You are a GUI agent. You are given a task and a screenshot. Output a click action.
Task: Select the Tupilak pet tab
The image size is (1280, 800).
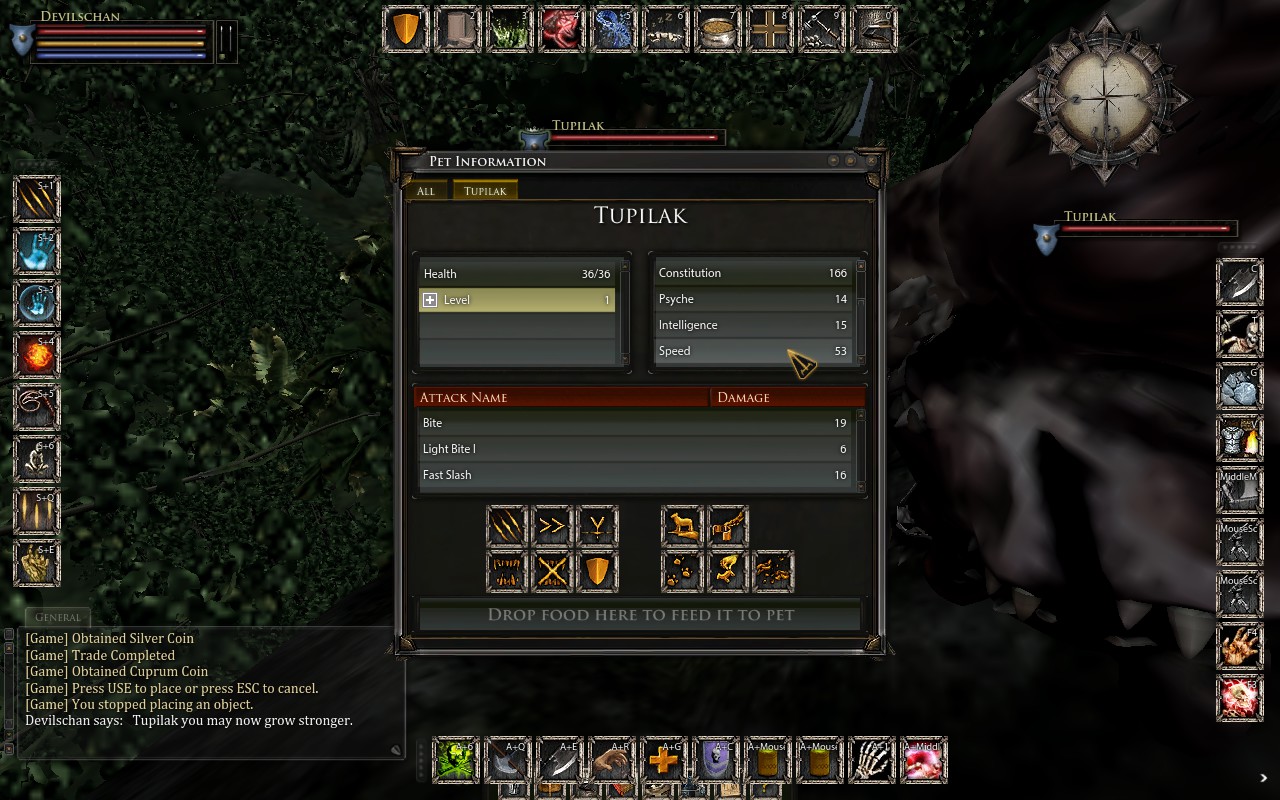click(x=485, y=191)
